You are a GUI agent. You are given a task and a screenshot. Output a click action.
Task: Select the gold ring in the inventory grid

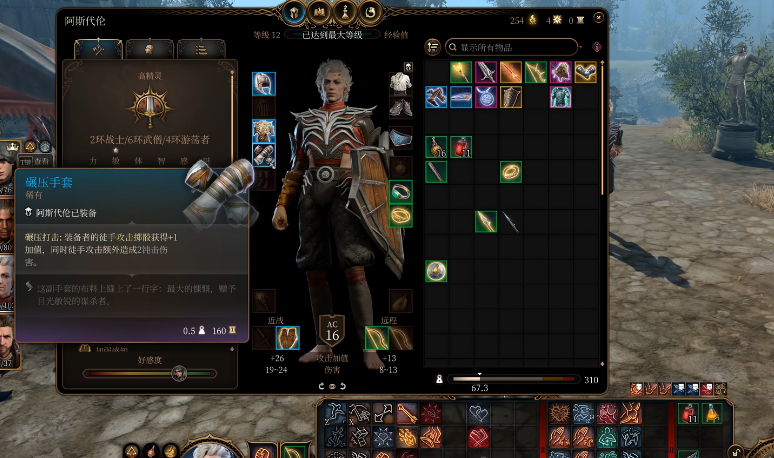[x=510, y=172]
